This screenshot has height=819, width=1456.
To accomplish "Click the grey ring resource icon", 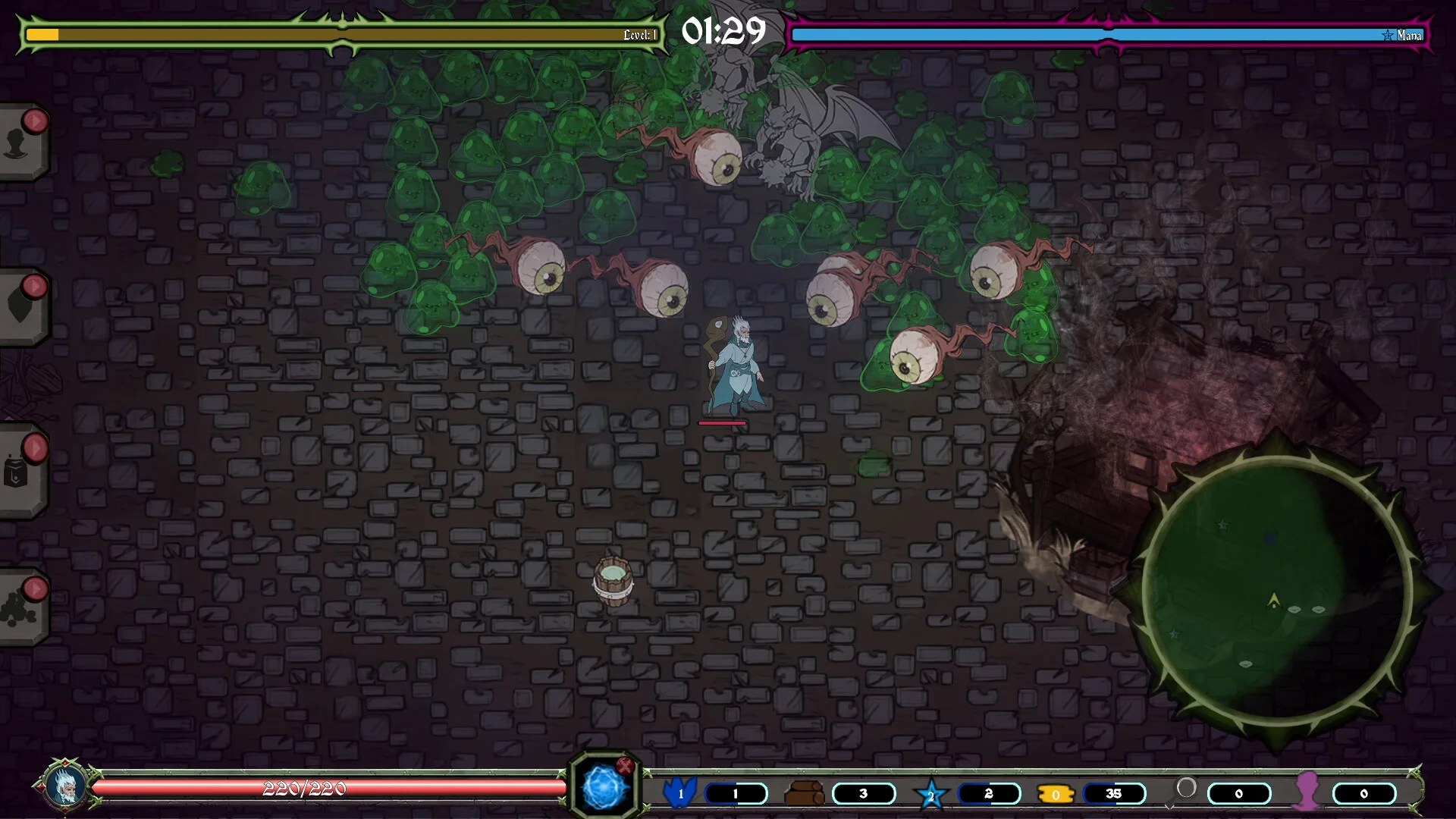I will (1186, 789).
